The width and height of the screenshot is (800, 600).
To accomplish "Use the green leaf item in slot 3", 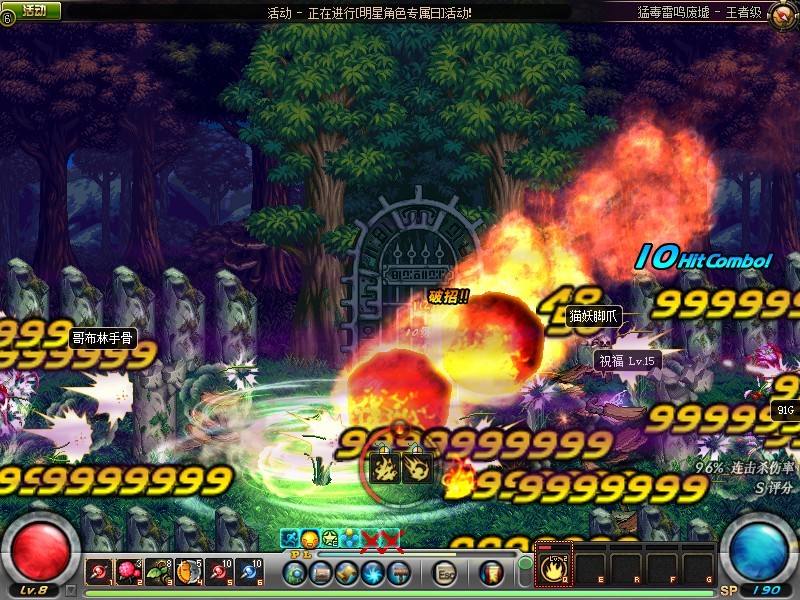I will 159,572.
